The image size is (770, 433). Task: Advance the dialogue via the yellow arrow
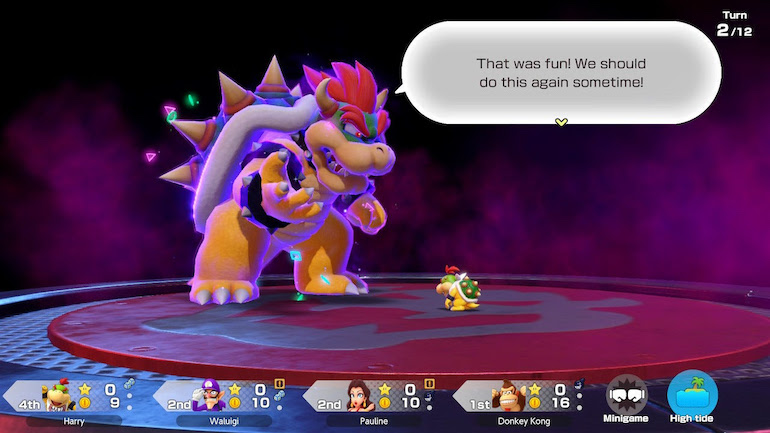tap(561, 122)
